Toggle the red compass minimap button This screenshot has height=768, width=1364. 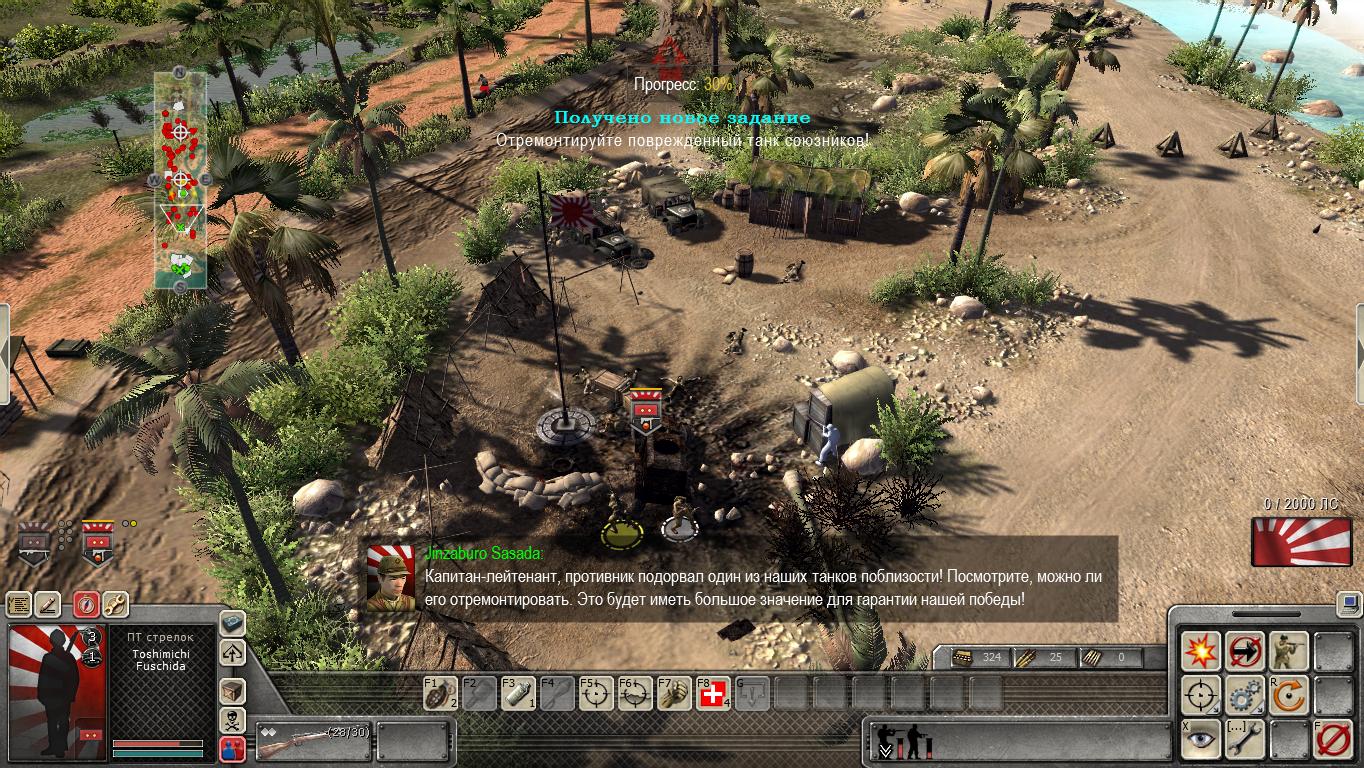[84, 604]
